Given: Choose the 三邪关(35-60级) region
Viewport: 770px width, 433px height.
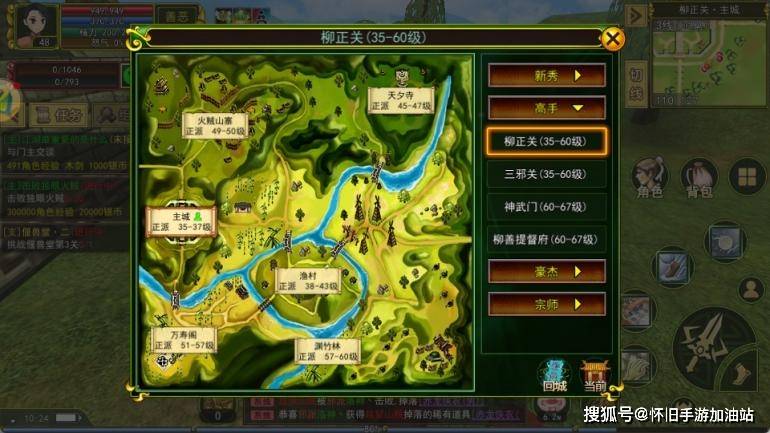Looking at the screenshot, I should tap(546, 174).
